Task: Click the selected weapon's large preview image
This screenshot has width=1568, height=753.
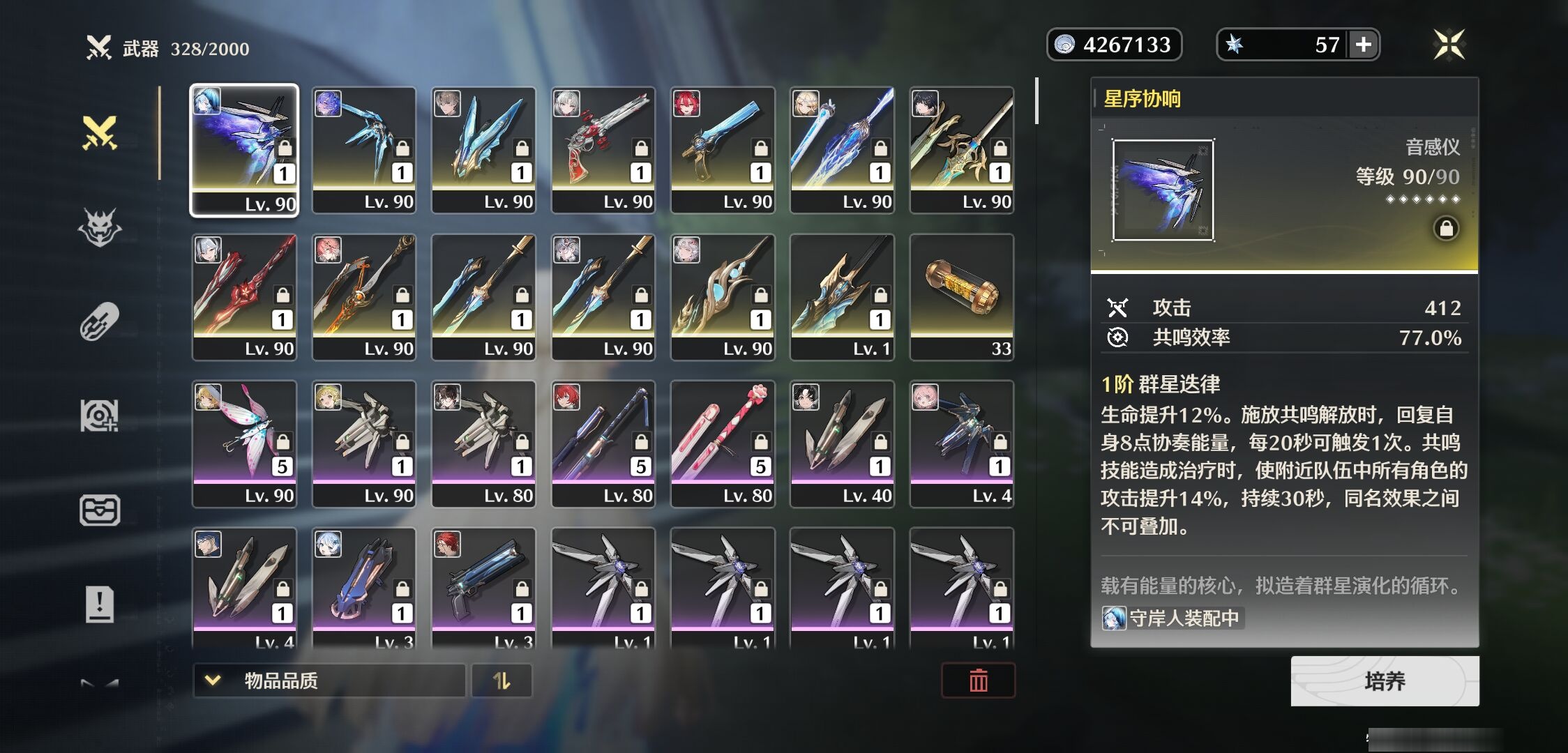Action: [1163, 190]
